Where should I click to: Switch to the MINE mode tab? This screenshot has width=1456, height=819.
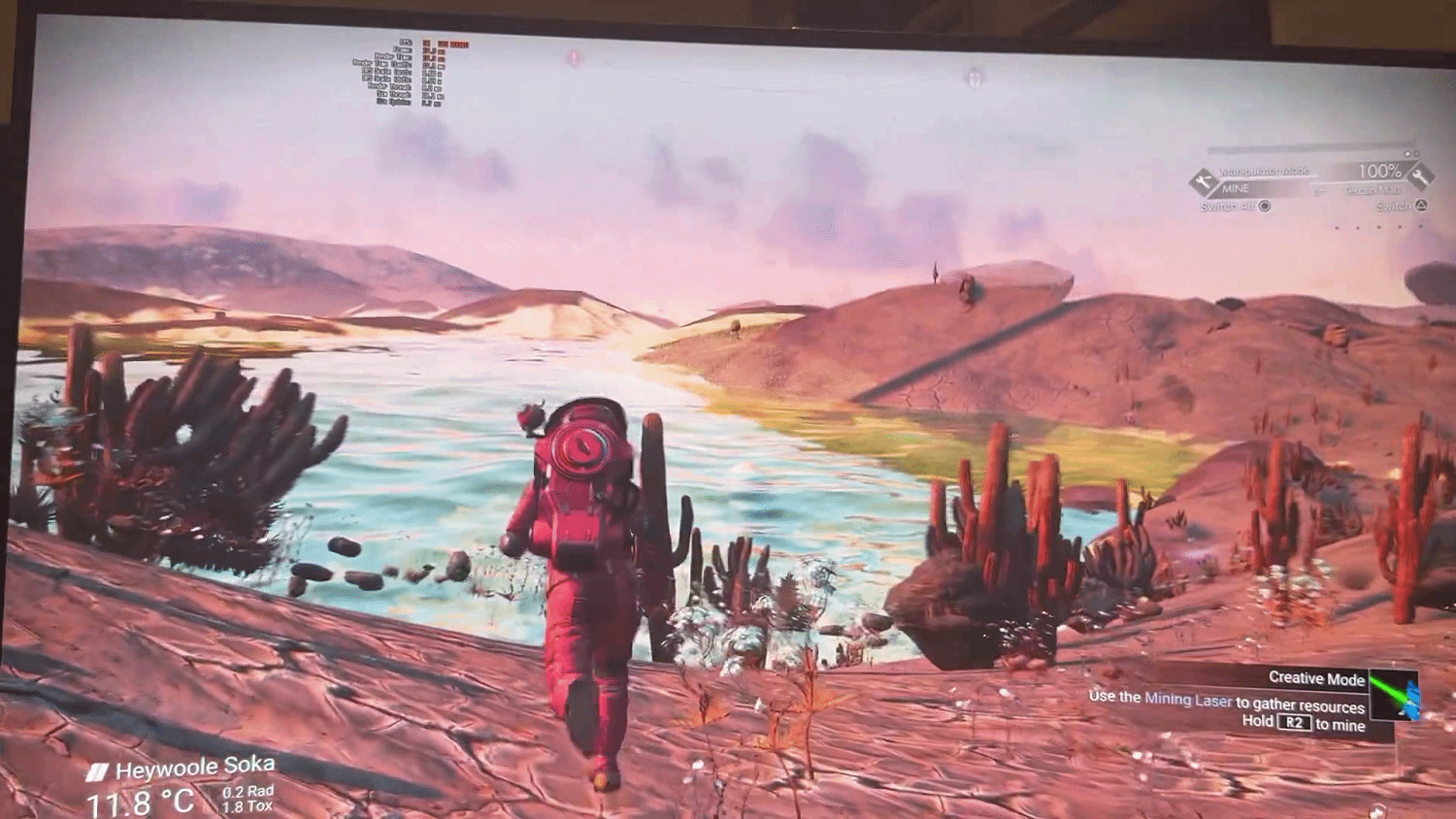pos(1237,188)
